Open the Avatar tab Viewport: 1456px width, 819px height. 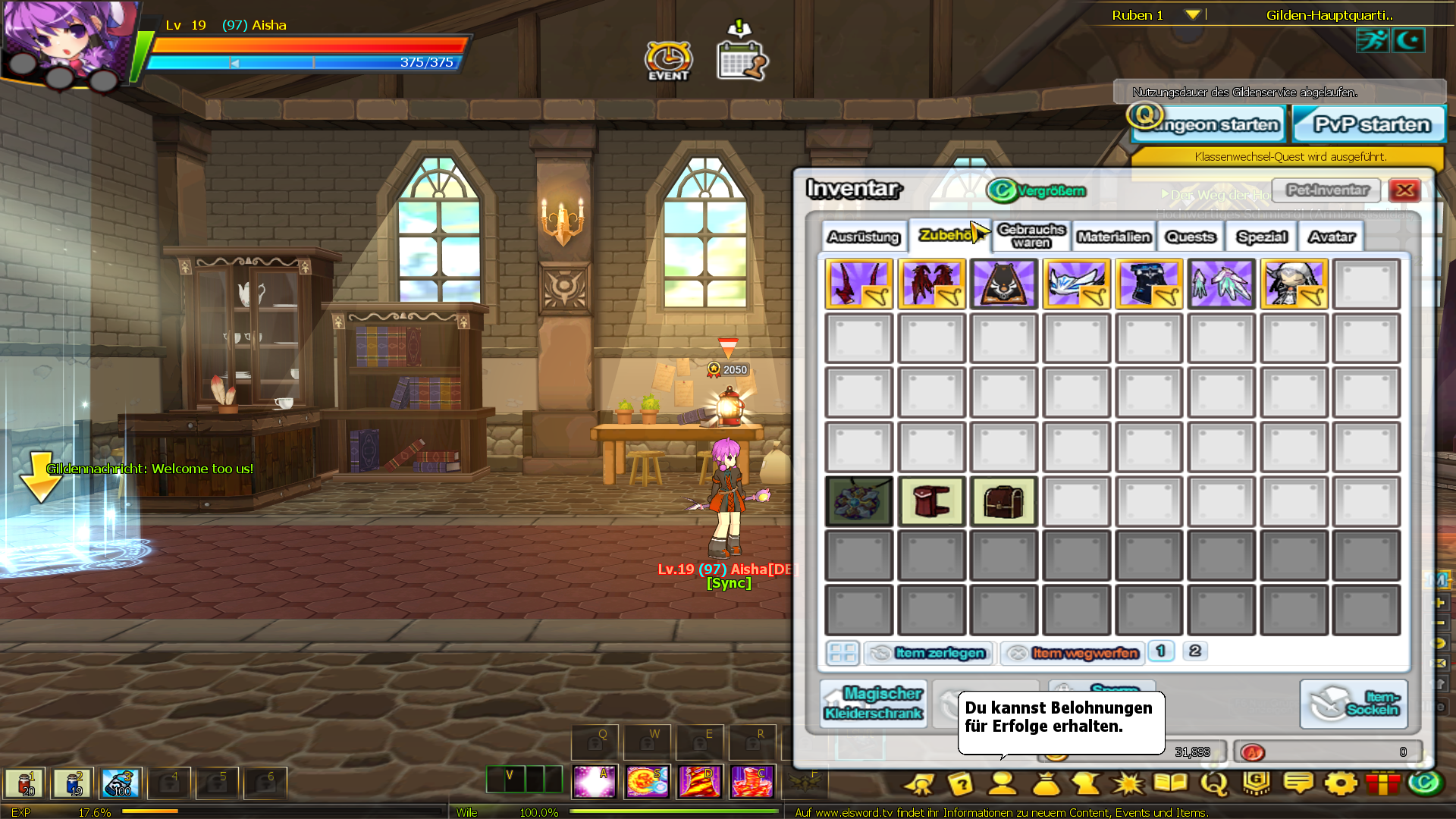tap(1332, 237)
